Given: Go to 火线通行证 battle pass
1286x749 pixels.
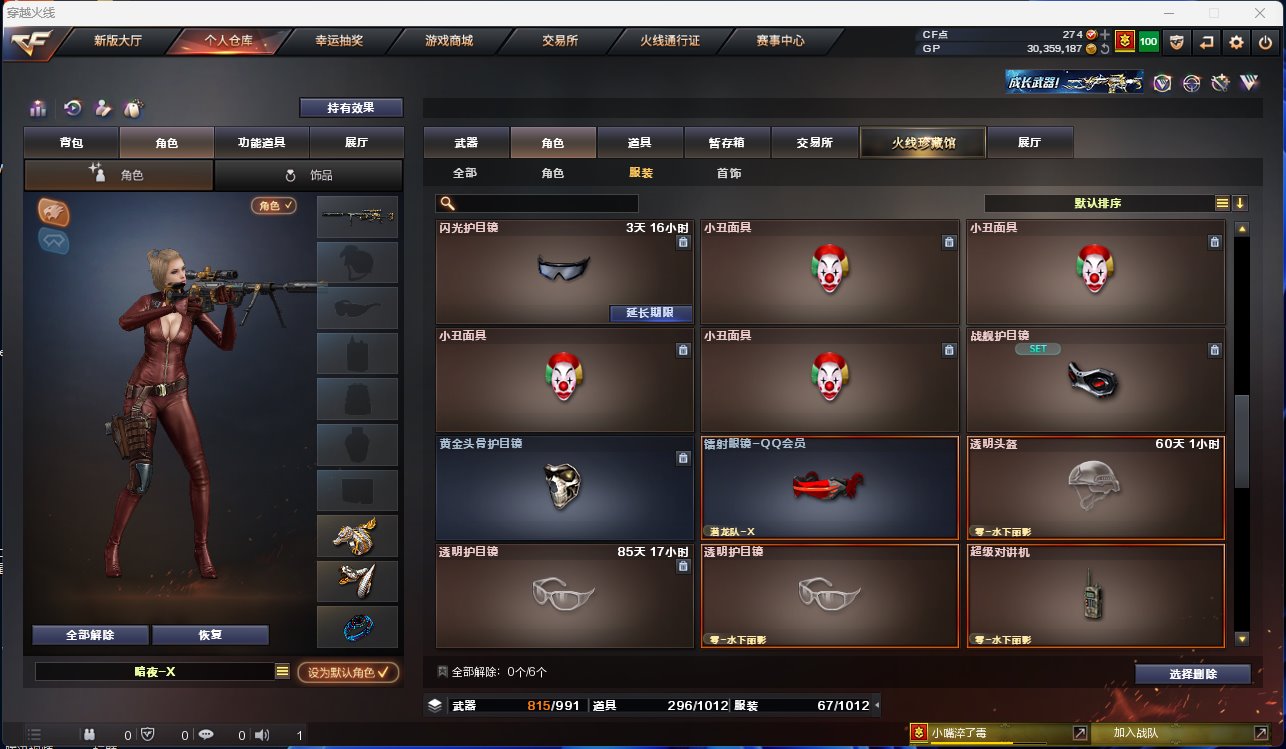Looking at the screenshot, I should pos(669,41).
